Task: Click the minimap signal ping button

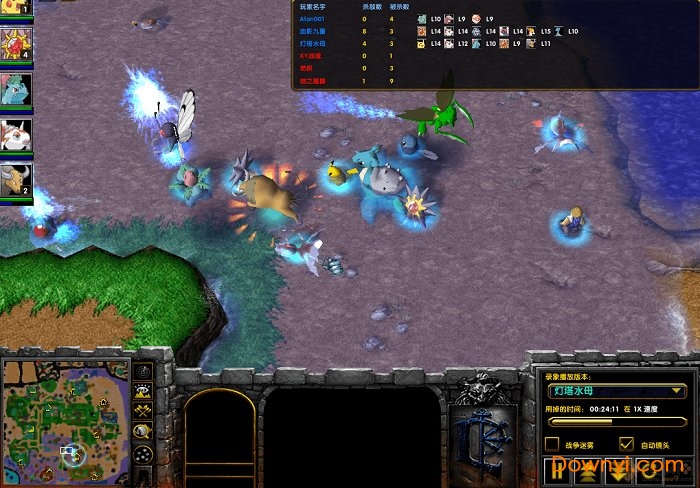Action: 143,372
